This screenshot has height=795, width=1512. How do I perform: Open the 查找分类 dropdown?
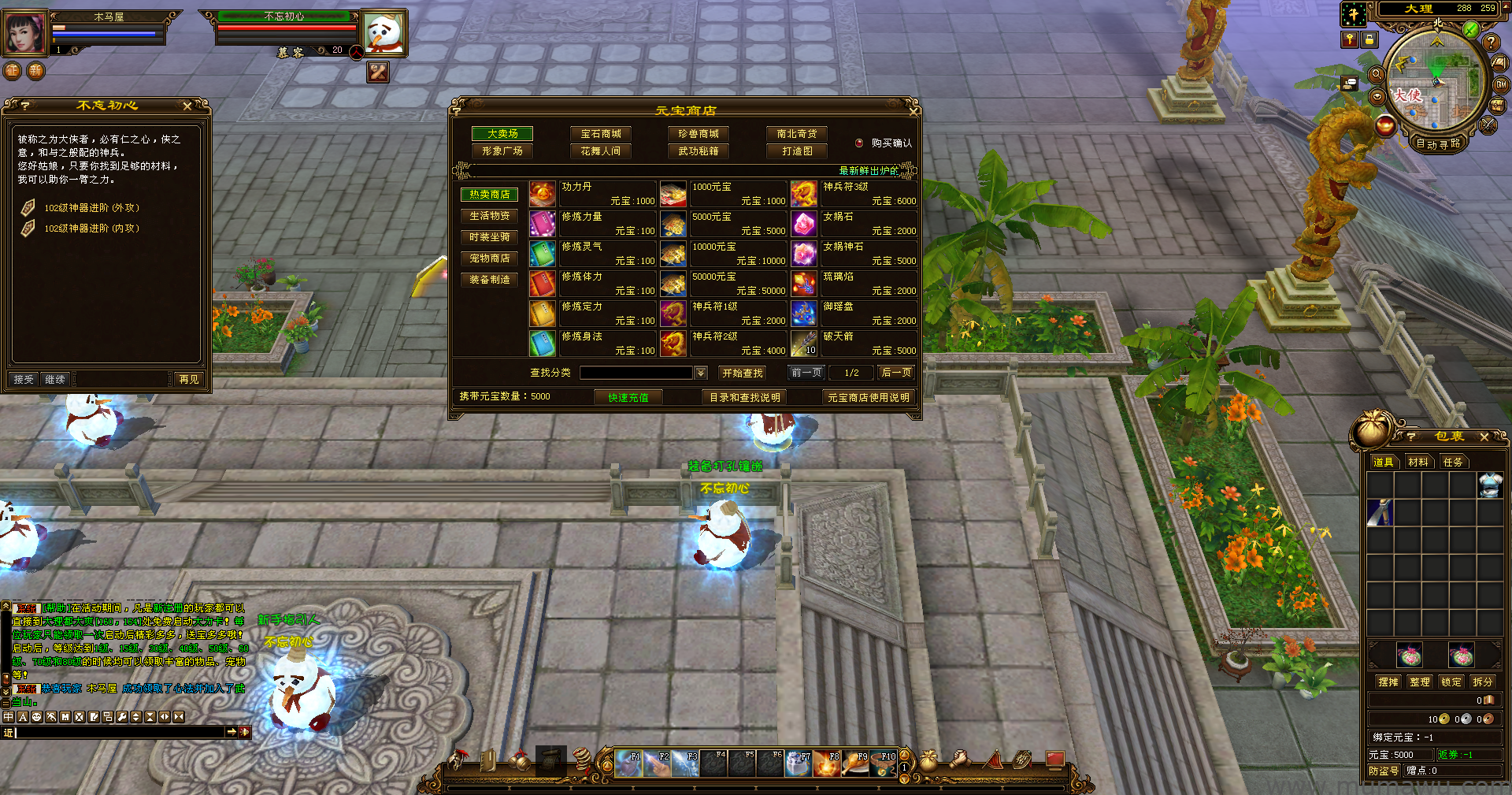[701, 373]
